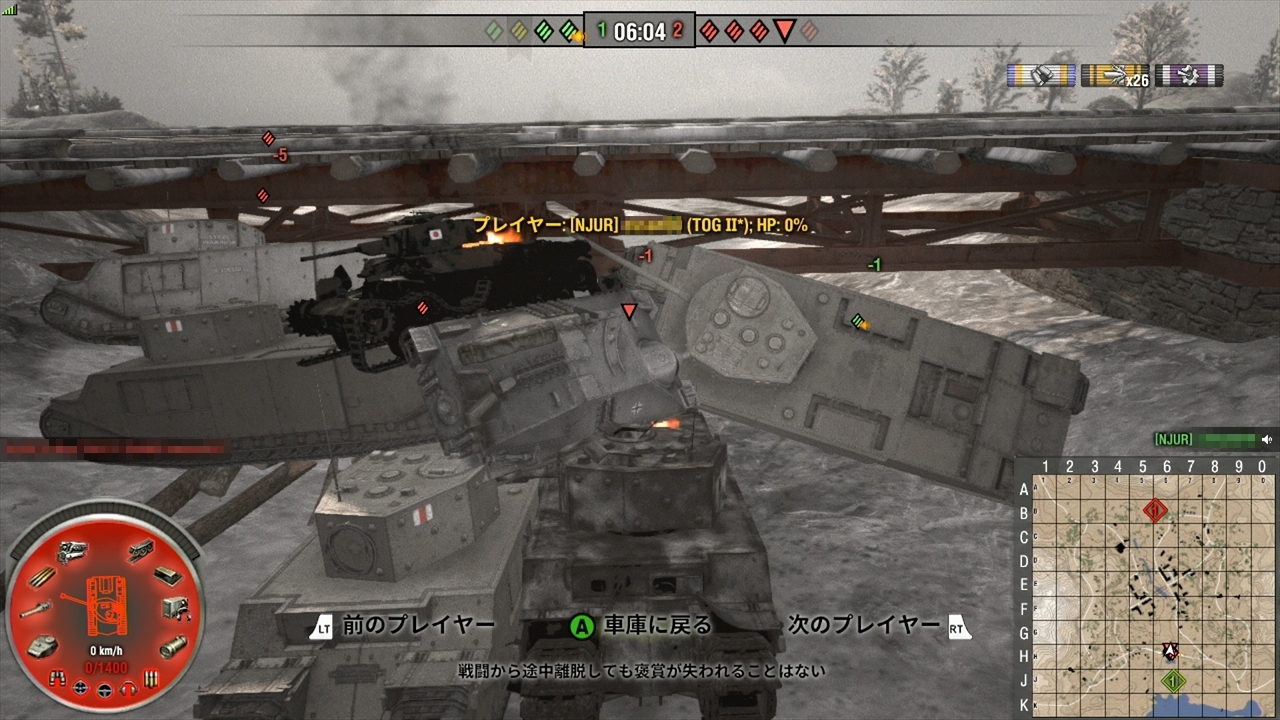Click the red enemy base marker on minimap
Viewport: 1280px width, 720px height.
[1155, 511]
